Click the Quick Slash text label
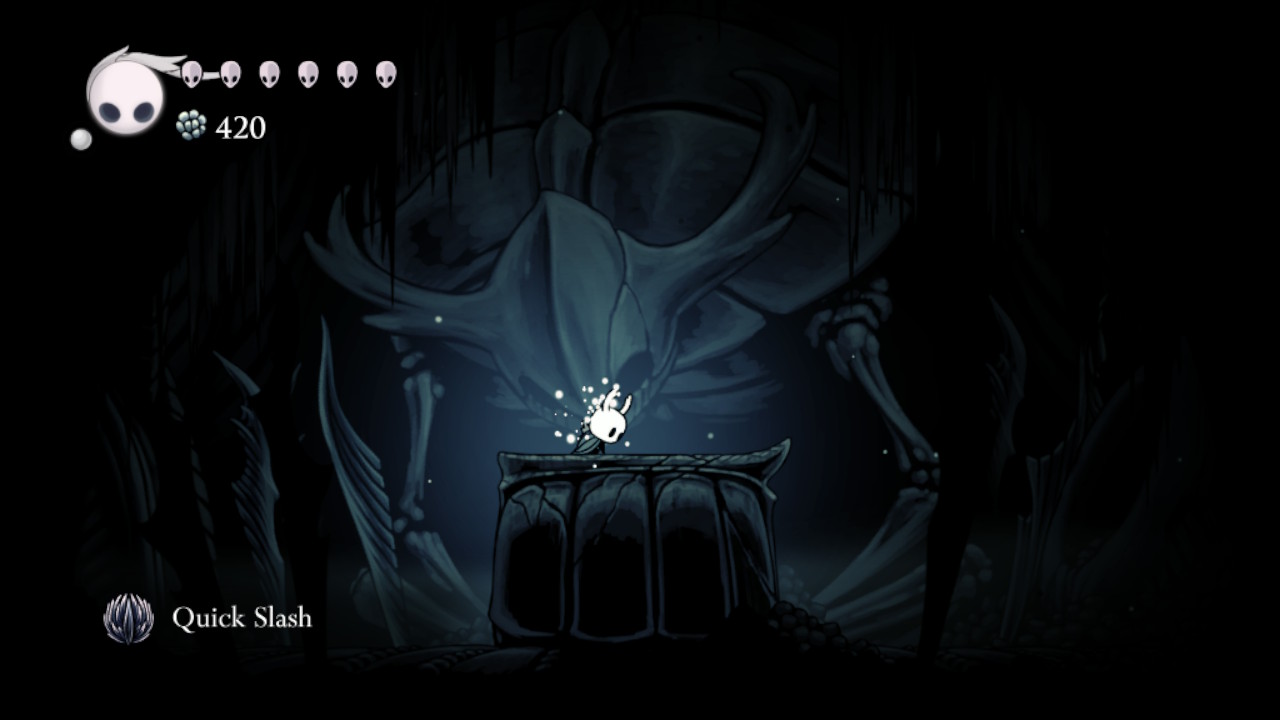 click(x=243, y=618)
